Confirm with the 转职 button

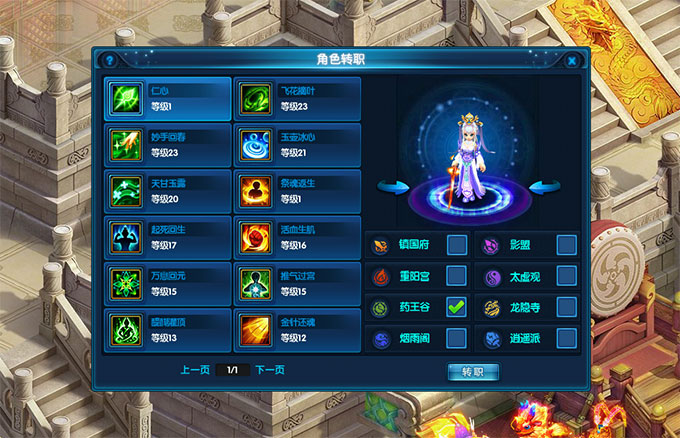coord(472,371)
